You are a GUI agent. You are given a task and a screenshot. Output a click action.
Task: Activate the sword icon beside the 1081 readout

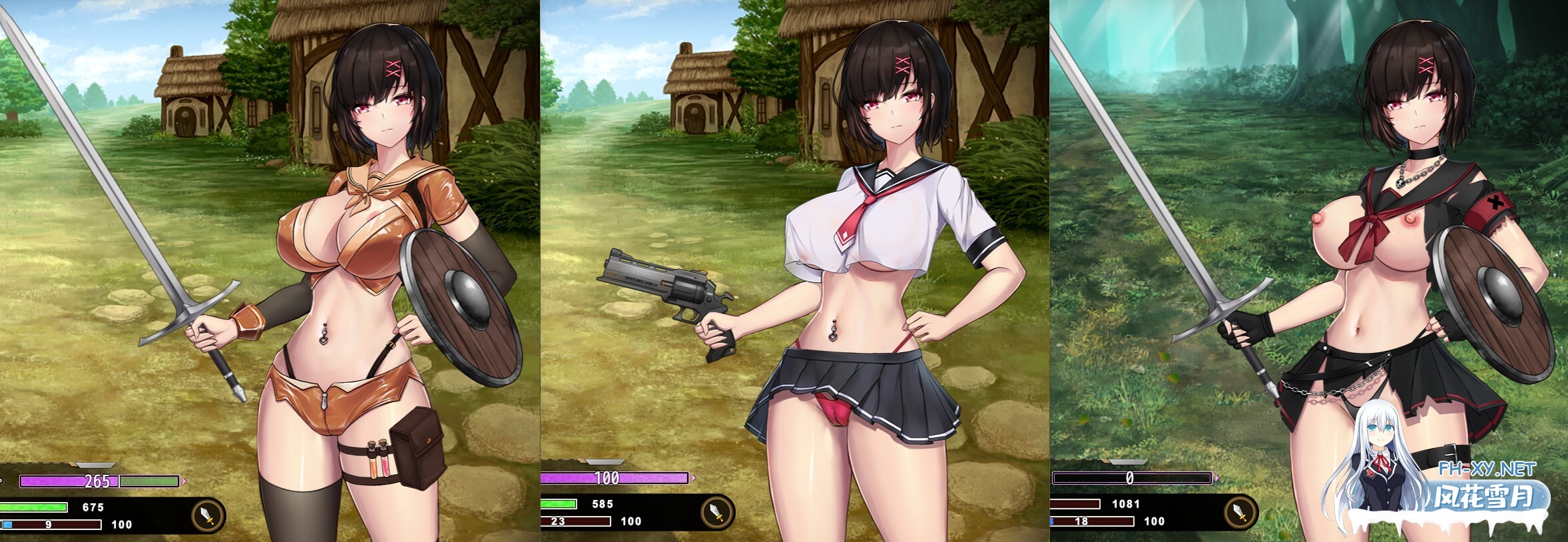tap(1240, 512)
